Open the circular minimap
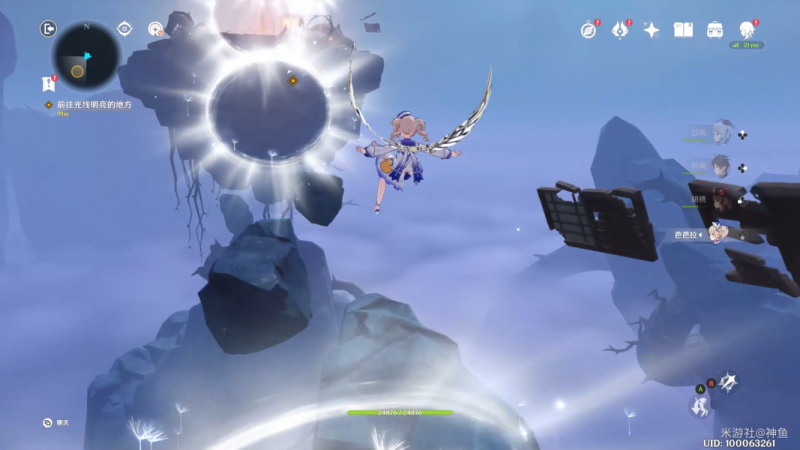 tap(85, 57)
